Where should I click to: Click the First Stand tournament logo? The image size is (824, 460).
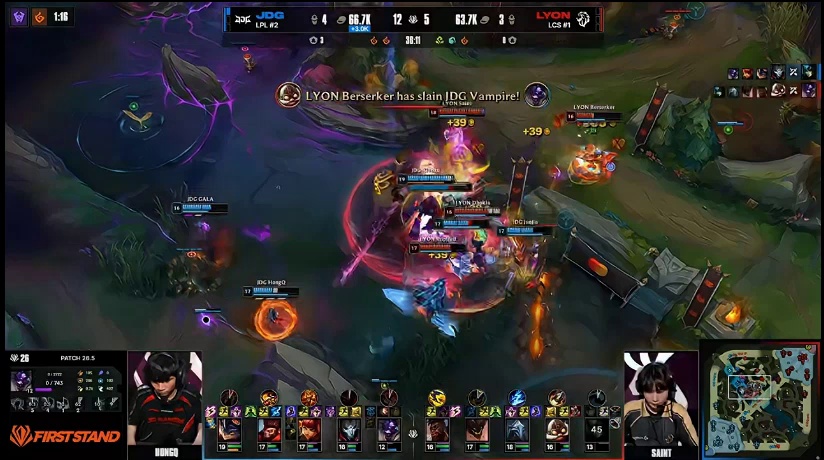point(64,435)
